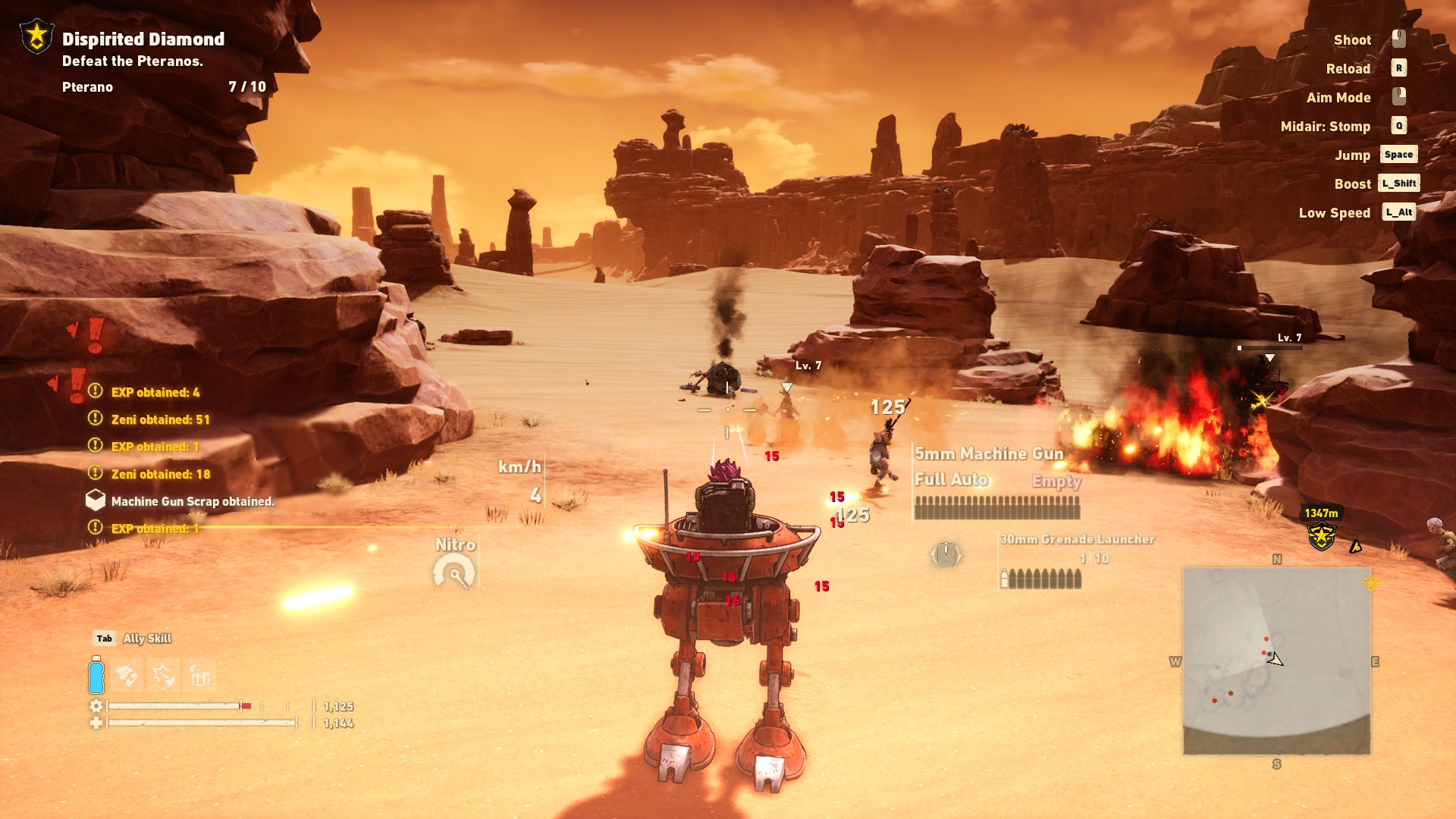Screen dimensions: 1456x819
Task: Activate the Nitro boost gauge icon
Action: 454,572
